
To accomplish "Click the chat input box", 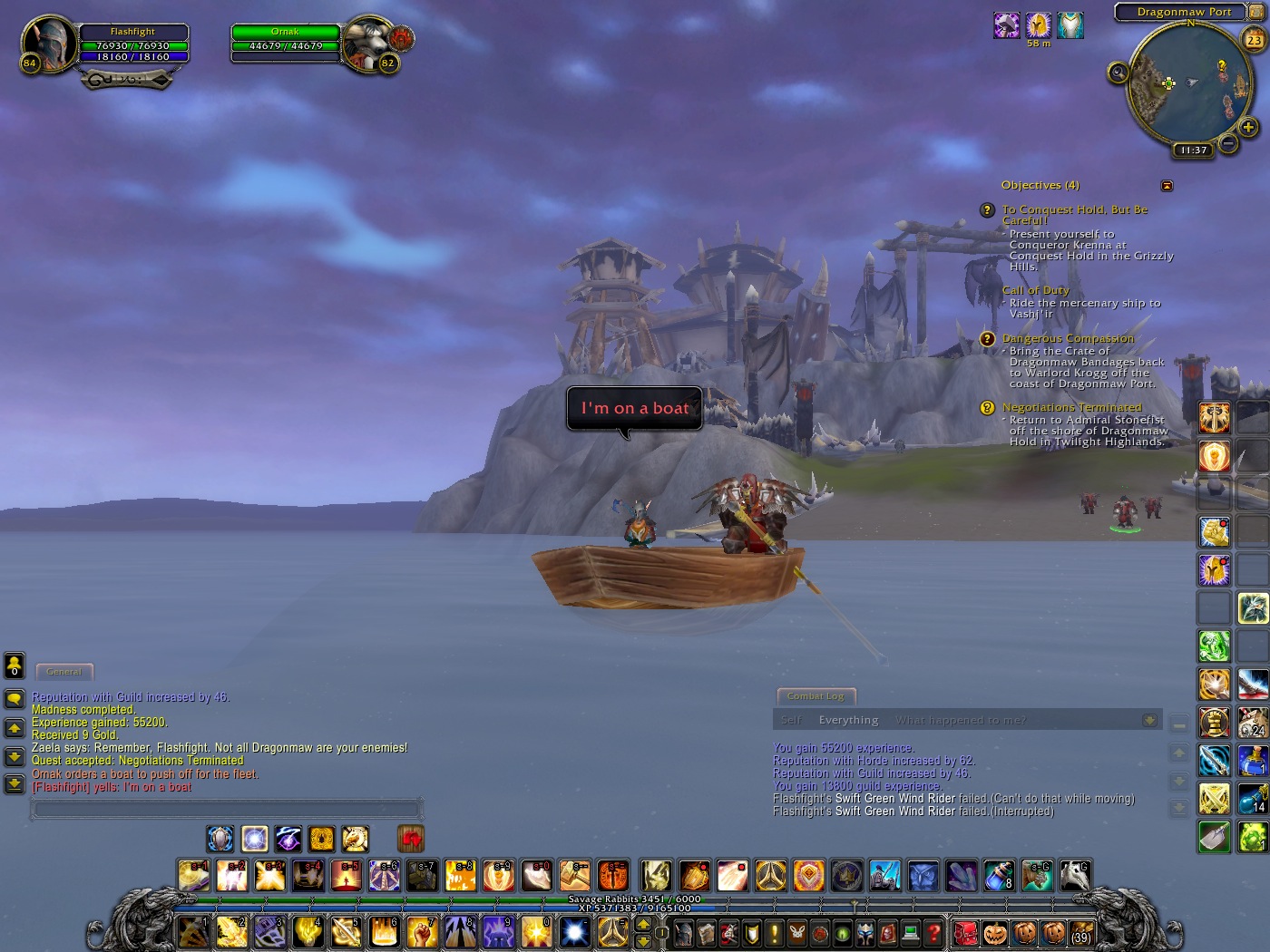I will (227, 808).
